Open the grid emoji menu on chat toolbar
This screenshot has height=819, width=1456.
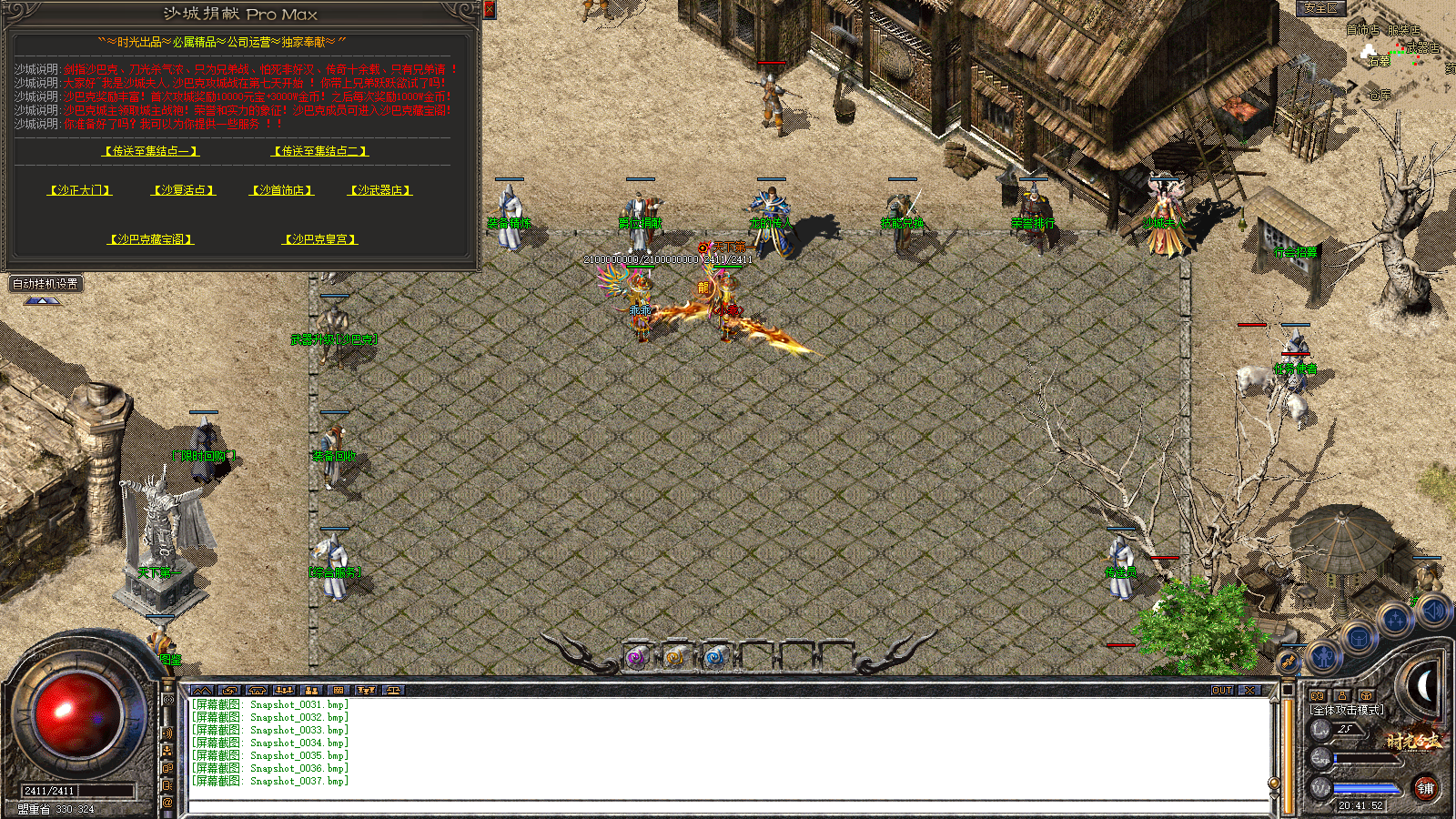338,691
